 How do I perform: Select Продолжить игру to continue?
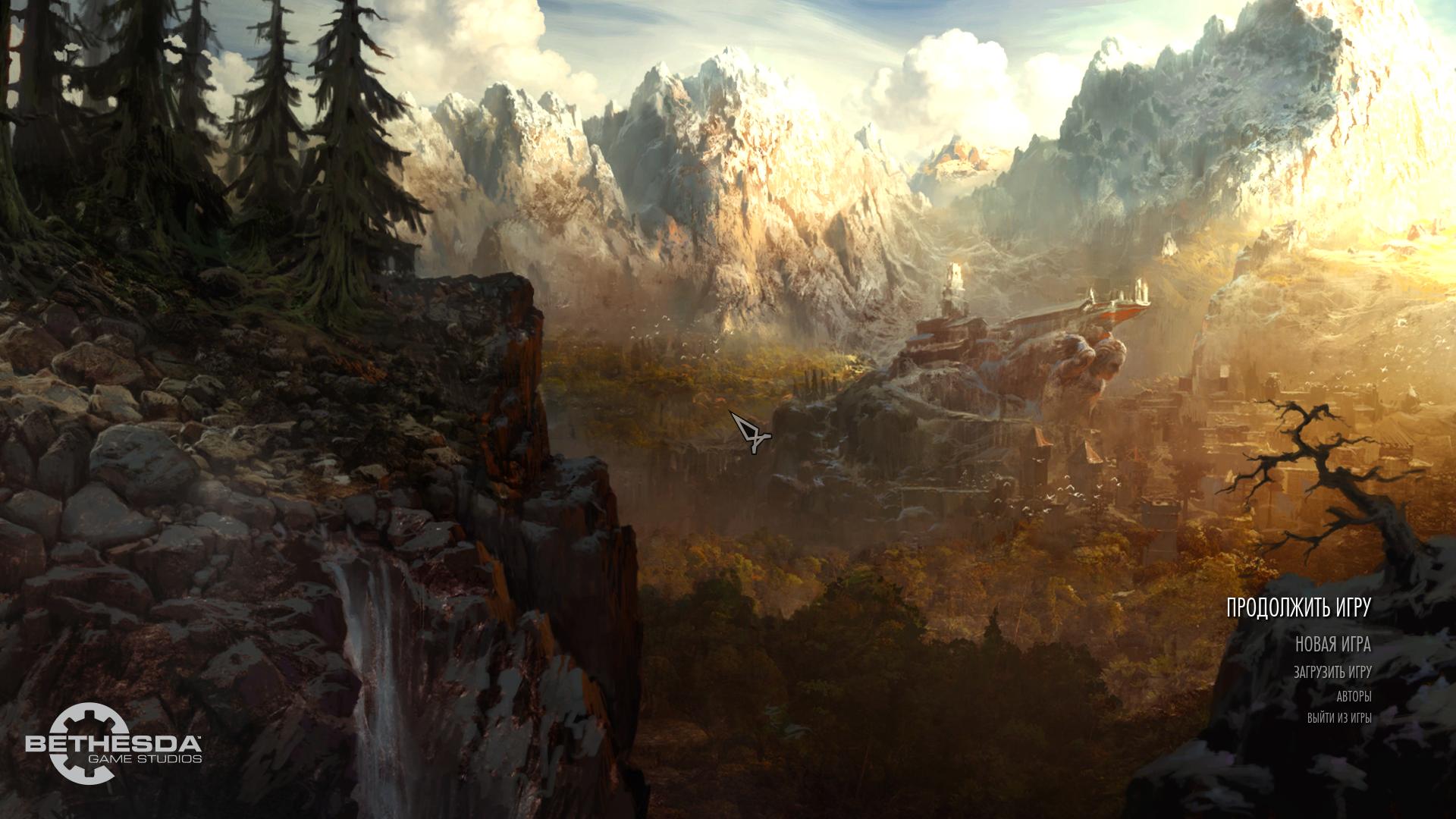click(1298, 608)
